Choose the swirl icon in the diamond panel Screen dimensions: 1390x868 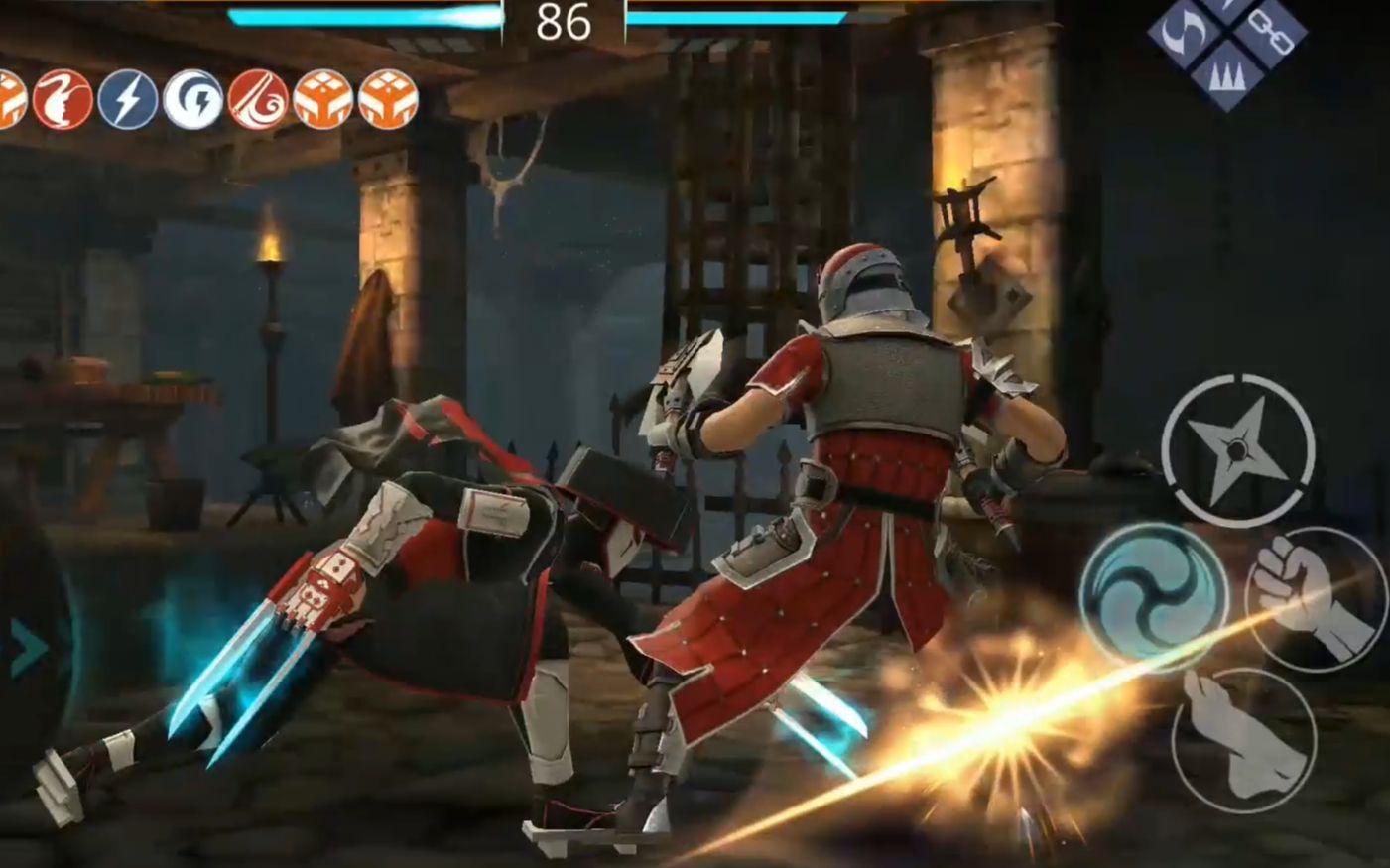[x=1186, y=32]
